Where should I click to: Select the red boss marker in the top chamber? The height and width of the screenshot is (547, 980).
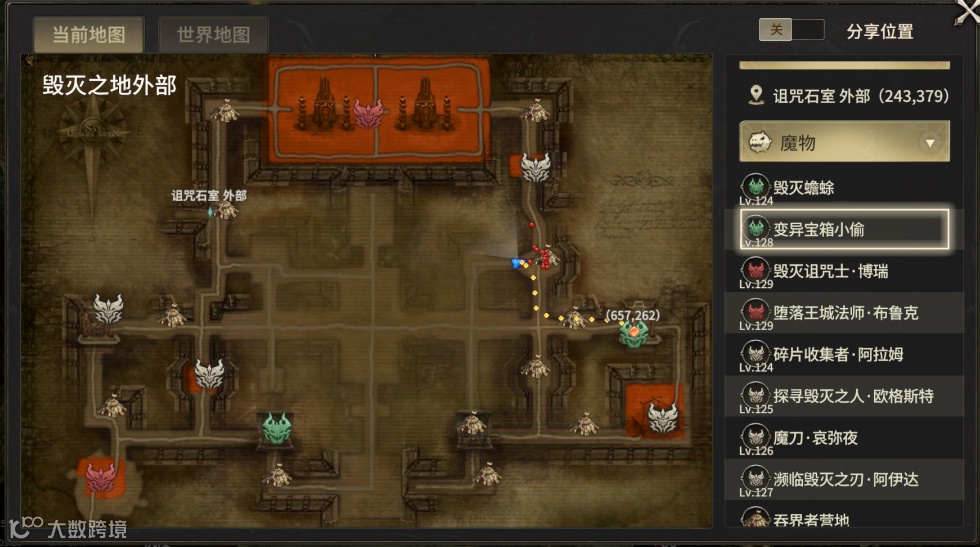point(368,114)
